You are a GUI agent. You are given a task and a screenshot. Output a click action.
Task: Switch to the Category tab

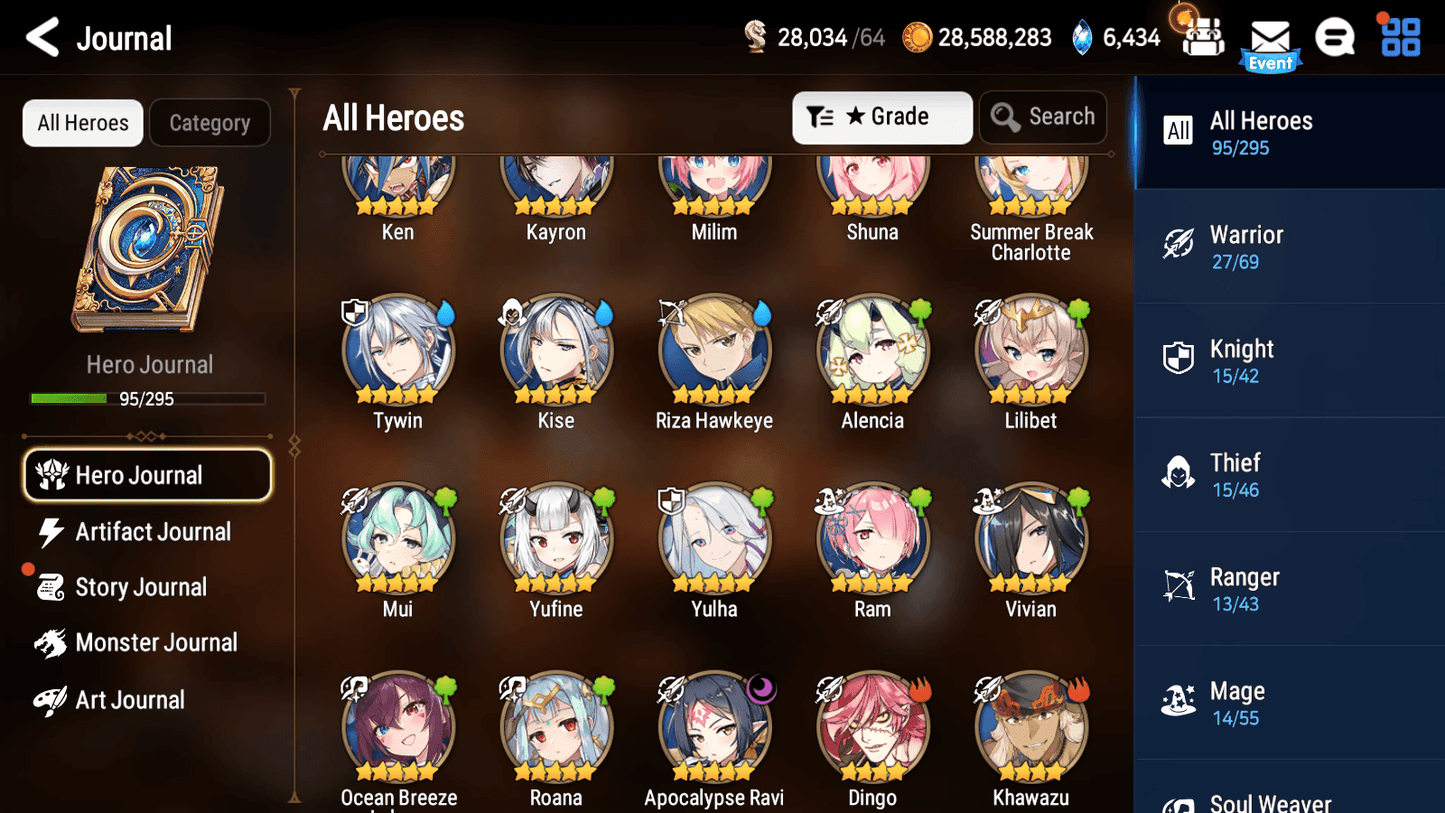209,122
